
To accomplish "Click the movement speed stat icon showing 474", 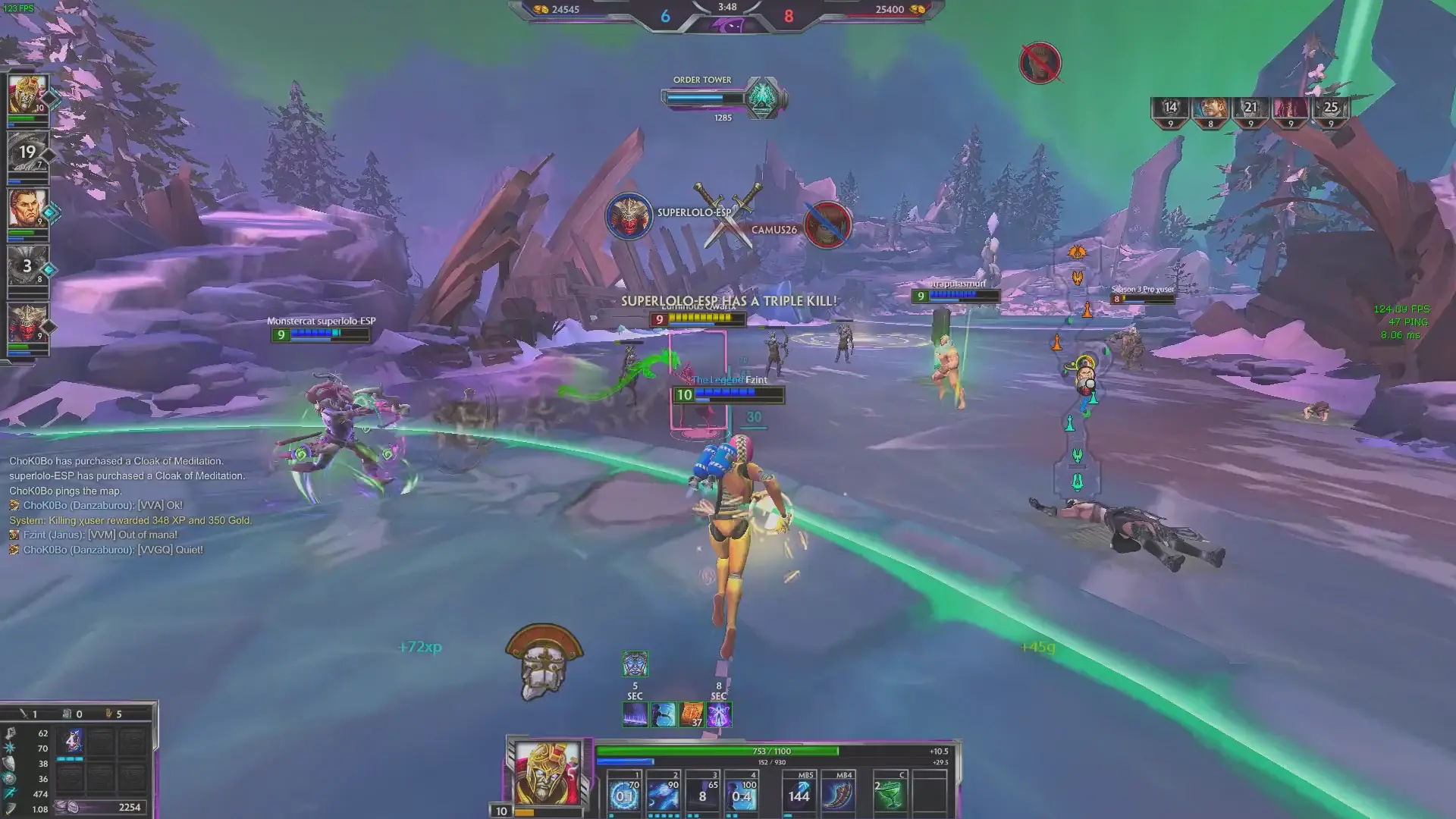I will (x=10, y=794).
